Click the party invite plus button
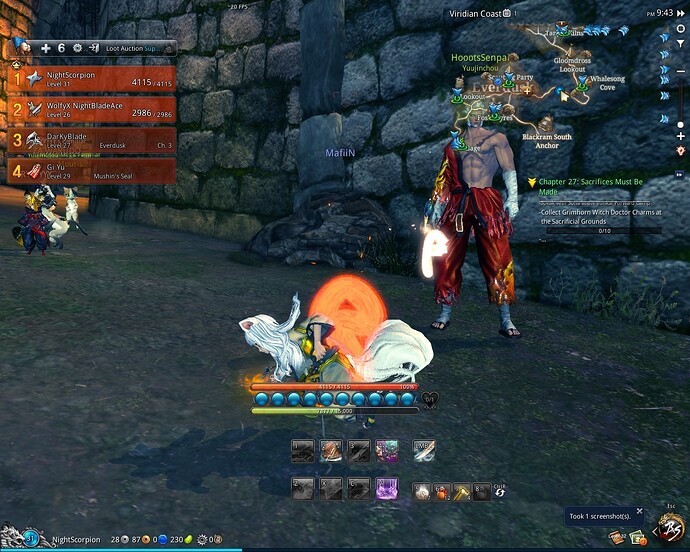 (x=45, y=47)
